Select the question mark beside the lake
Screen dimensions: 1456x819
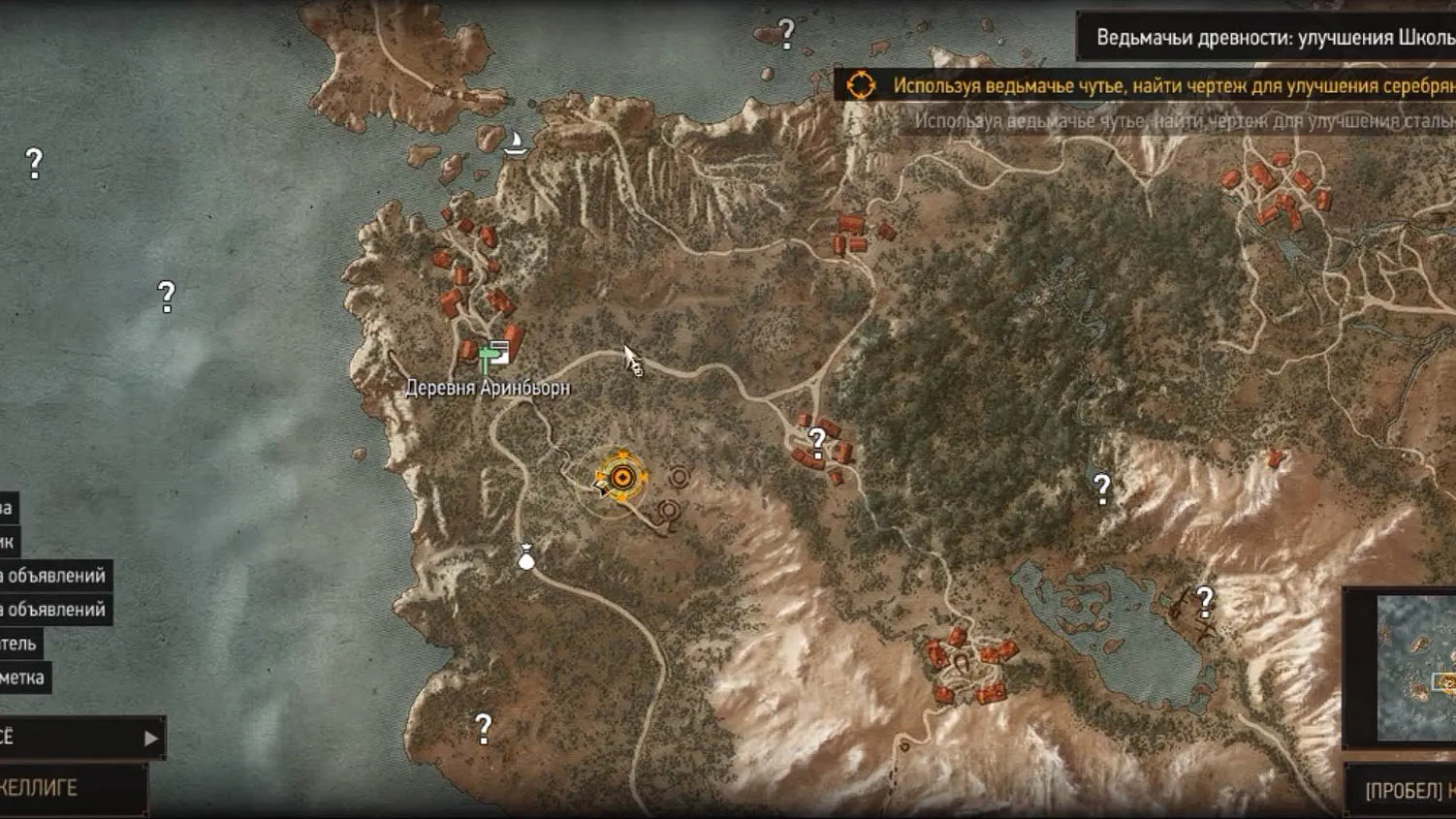pos(1205,602)
